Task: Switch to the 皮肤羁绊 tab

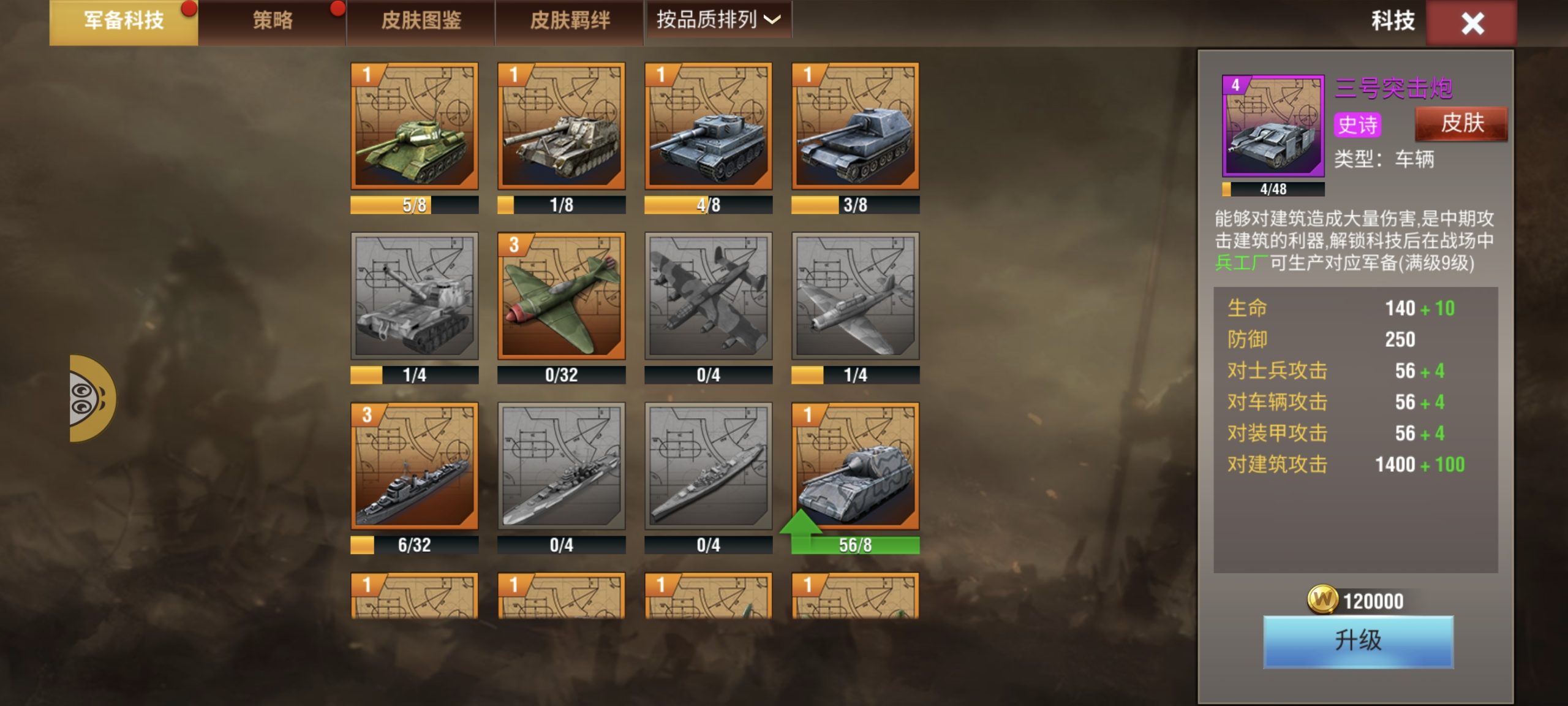Action: coord(570,21)
